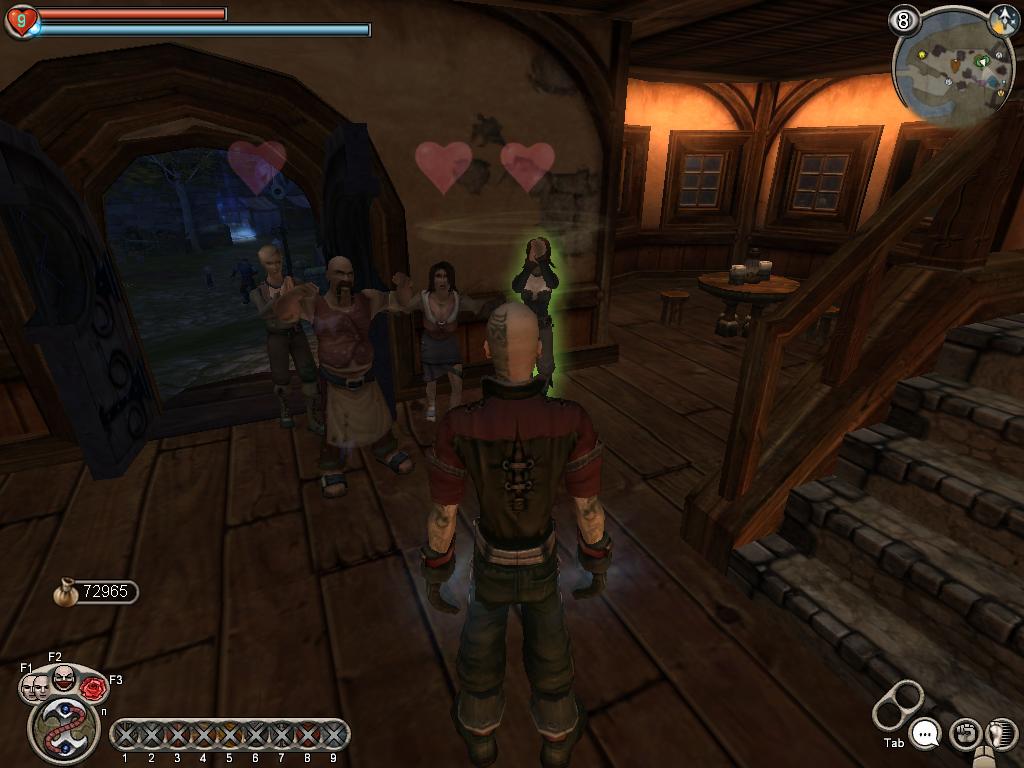The height and width of the screenshot is (768, 1024).
Task: Choose the red rose gift icon
Action: click(93, 688)
